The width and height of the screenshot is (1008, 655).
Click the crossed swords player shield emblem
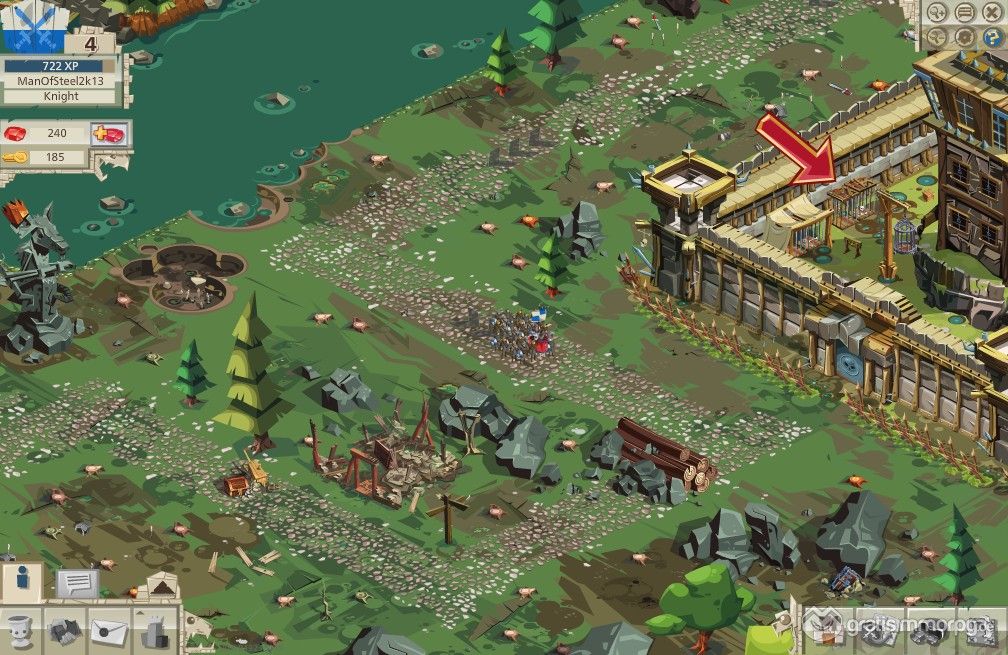[32, 27]
